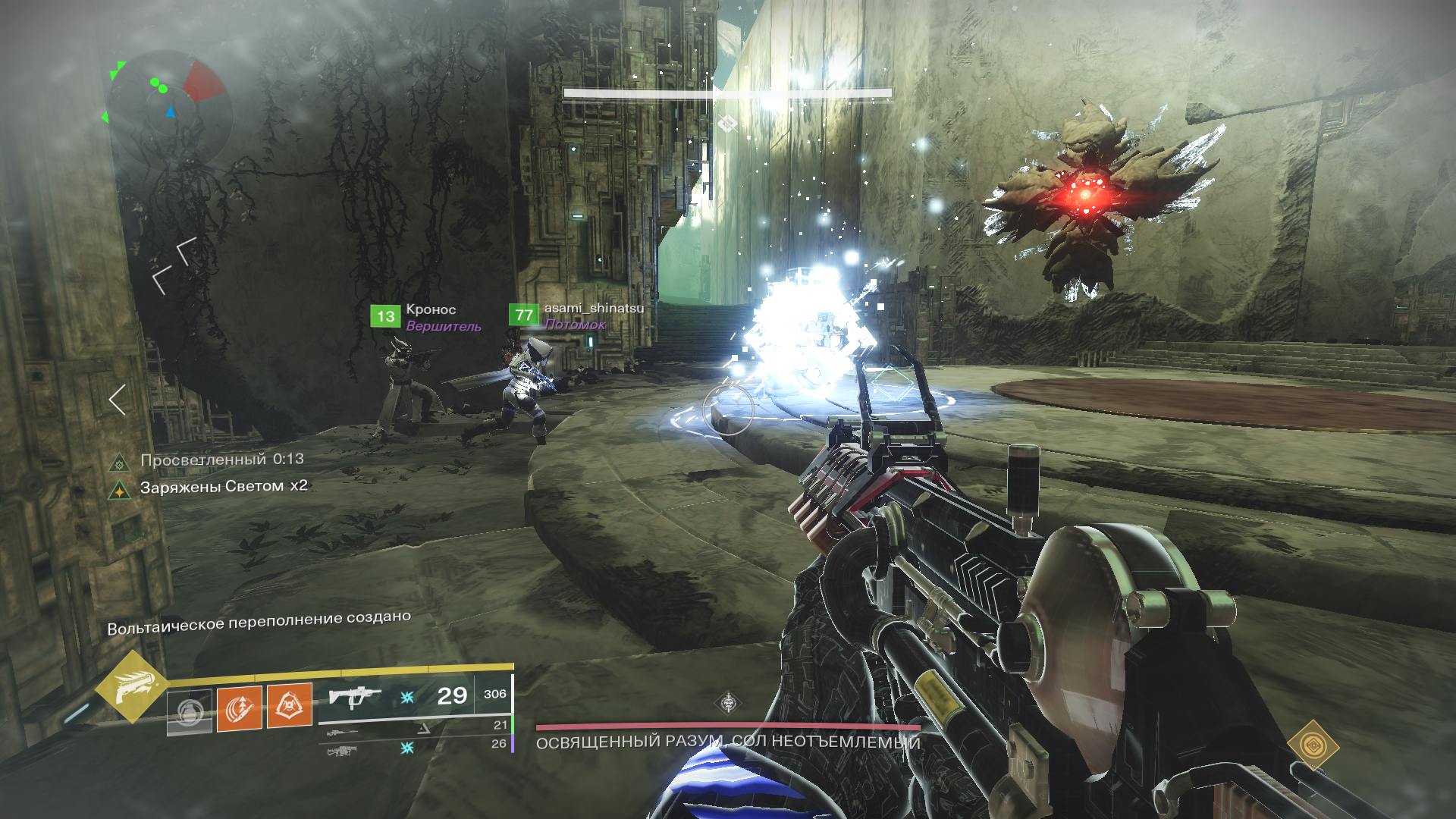Click the boss emblem above the boss name
The height and width of the screenshot is (819, 1456).
click(x=728, y=702)
